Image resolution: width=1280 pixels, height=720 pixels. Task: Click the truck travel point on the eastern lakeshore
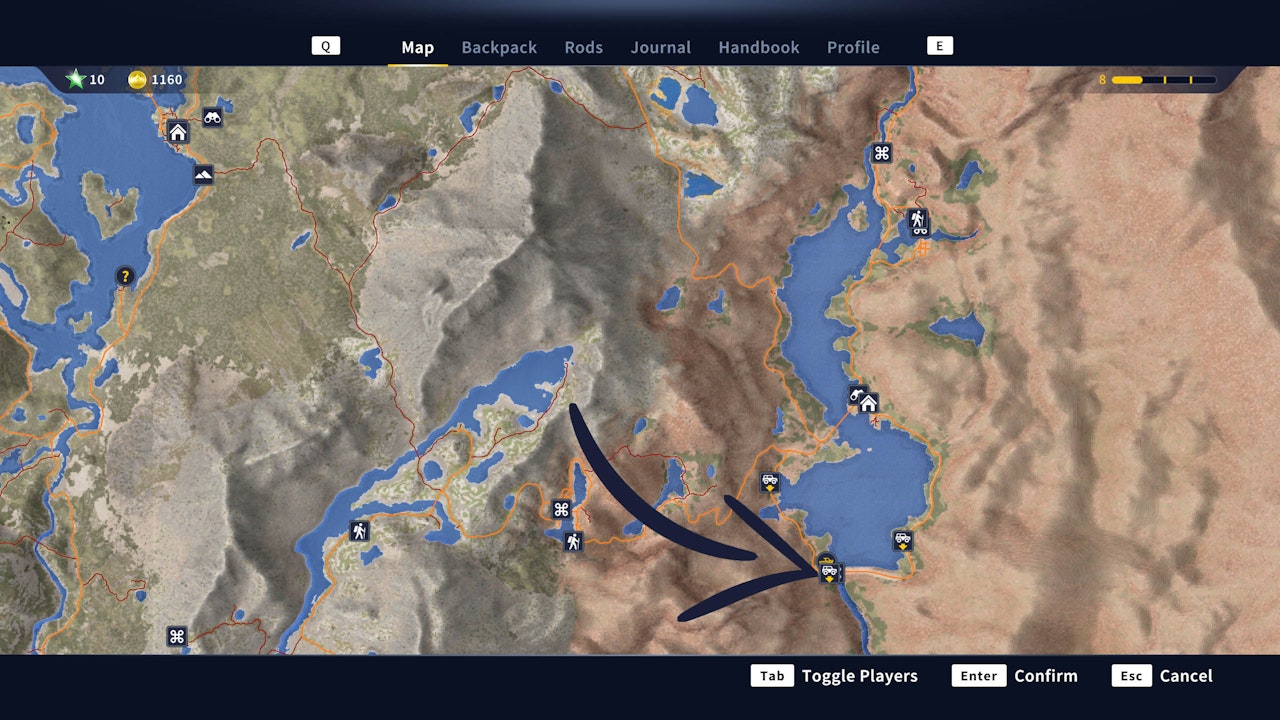pos(902,541)
